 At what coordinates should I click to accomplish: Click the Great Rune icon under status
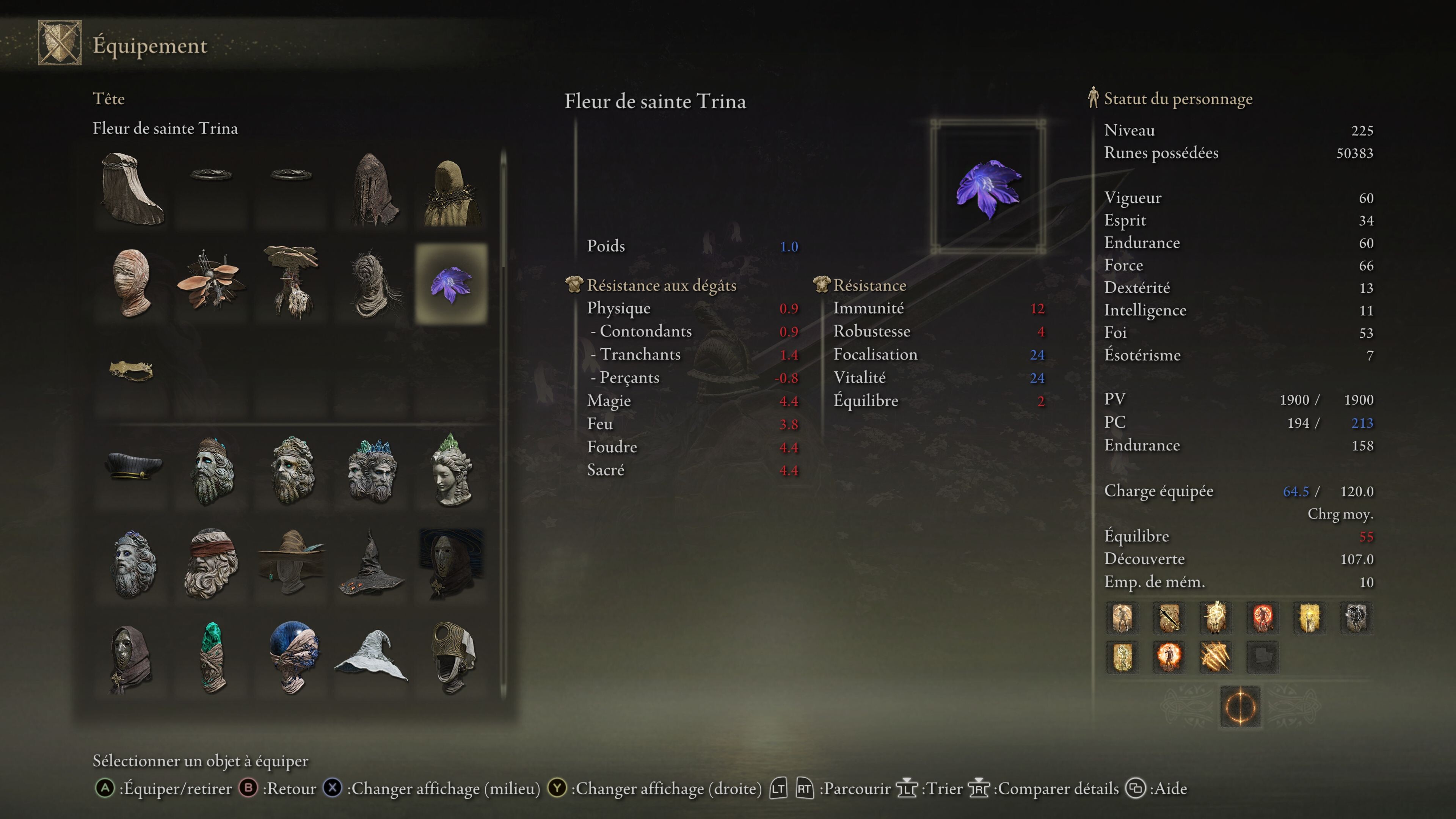pos(1240,706)
